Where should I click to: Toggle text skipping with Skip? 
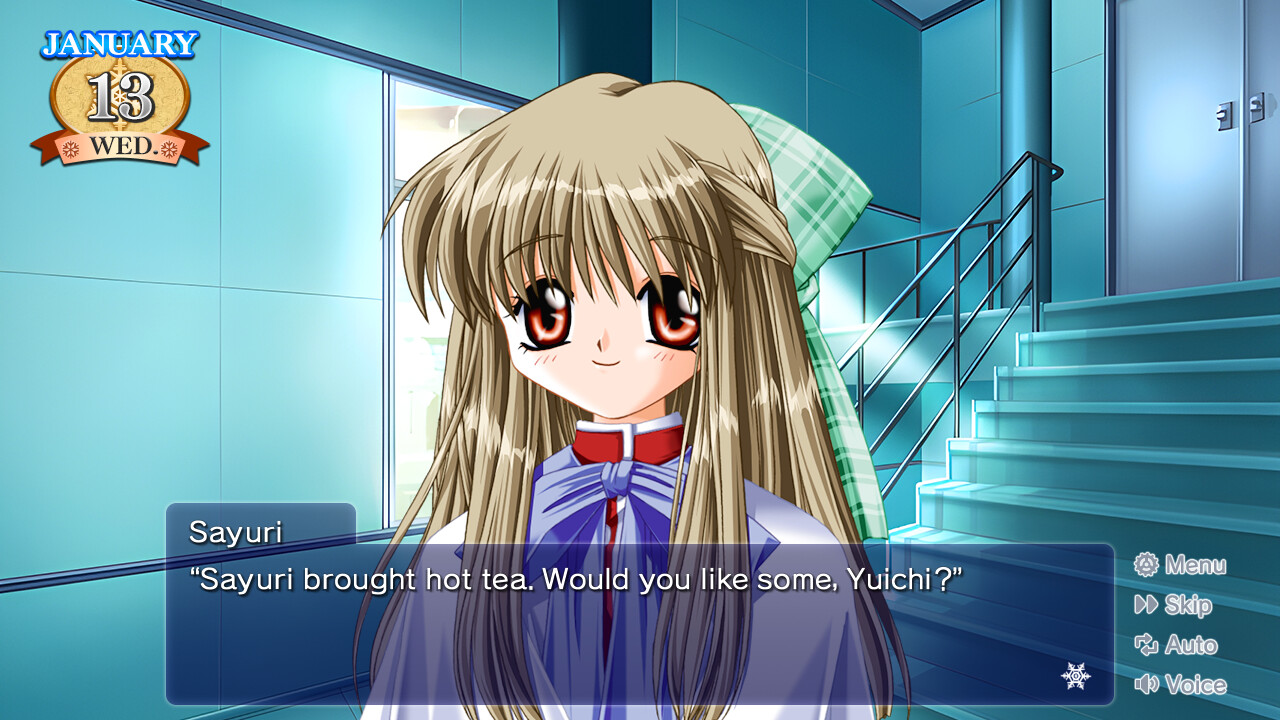1187,606
